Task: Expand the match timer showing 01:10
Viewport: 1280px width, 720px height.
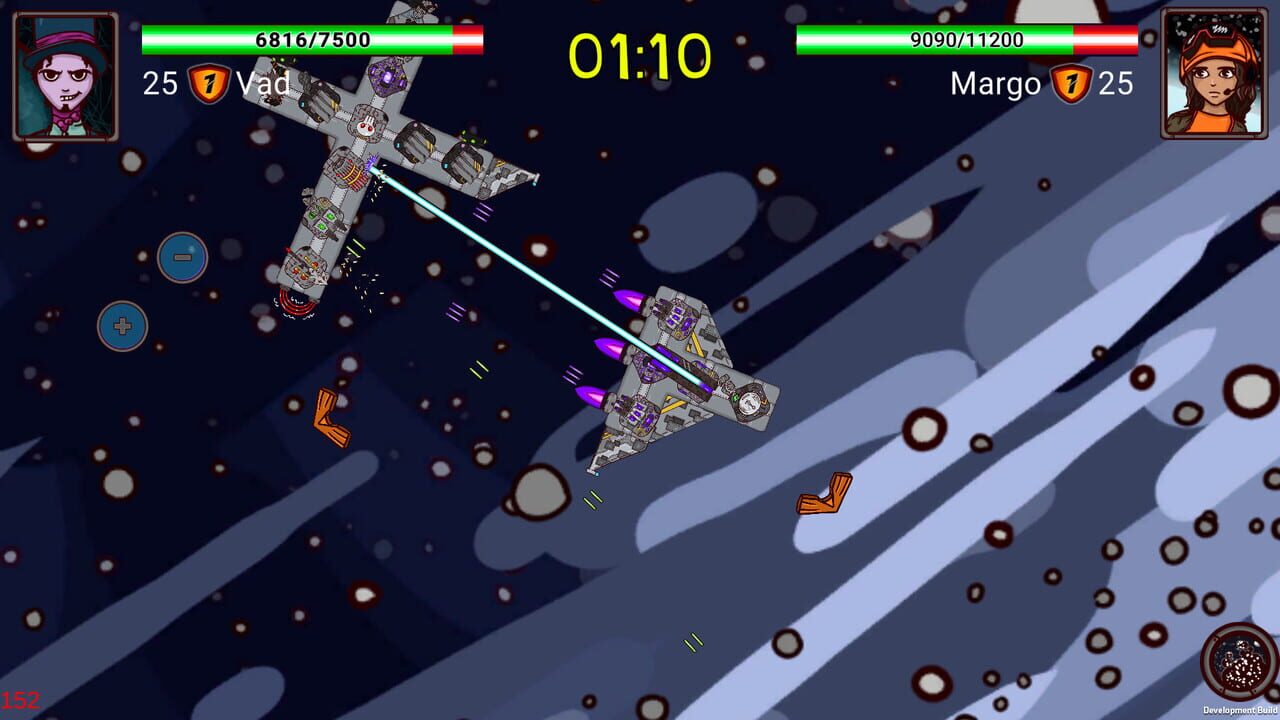Action: pos(639,57)
